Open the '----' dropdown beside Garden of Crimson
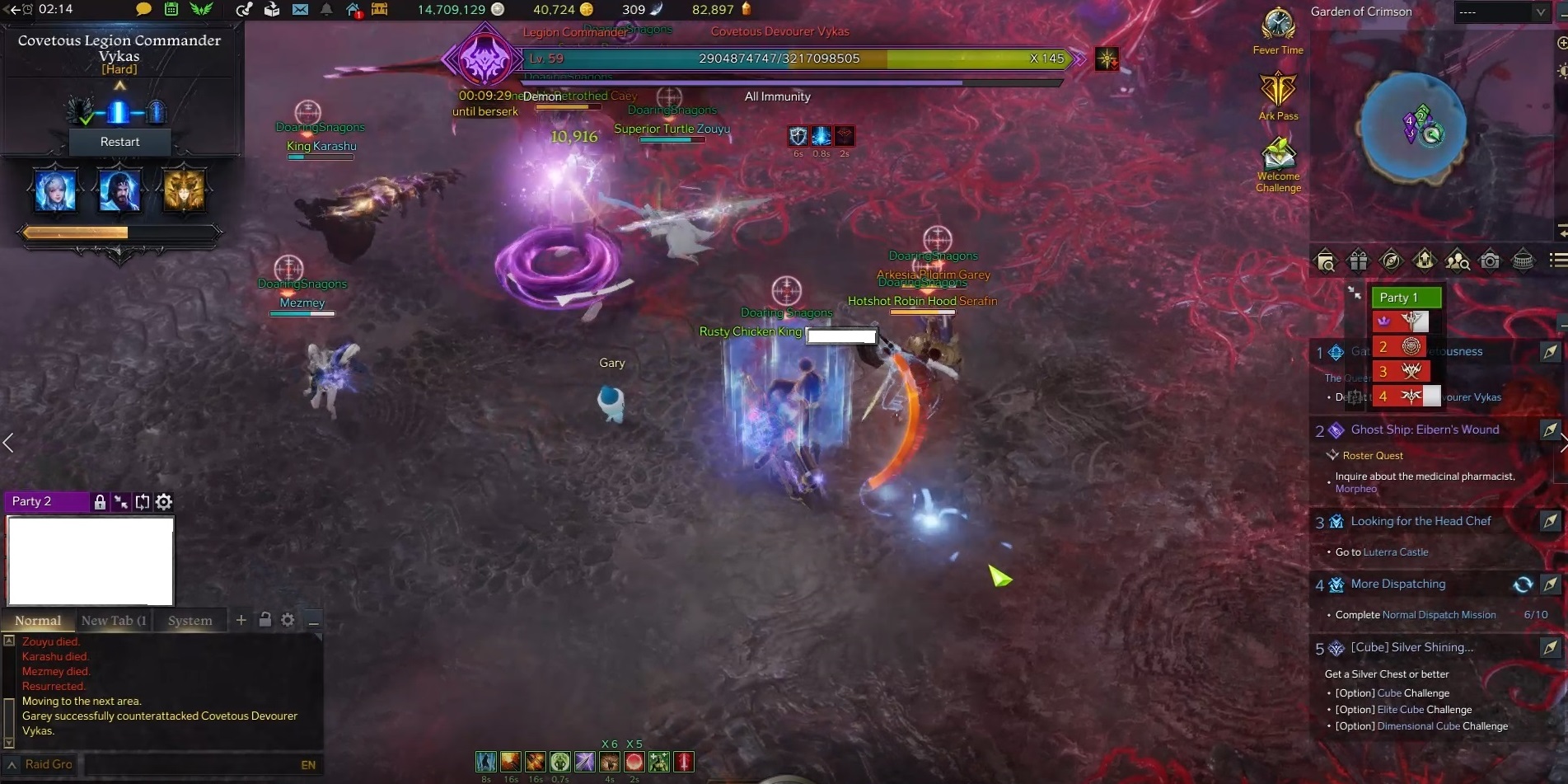This screenshot has width=1568, height=784. click(x=1505, y=12)
